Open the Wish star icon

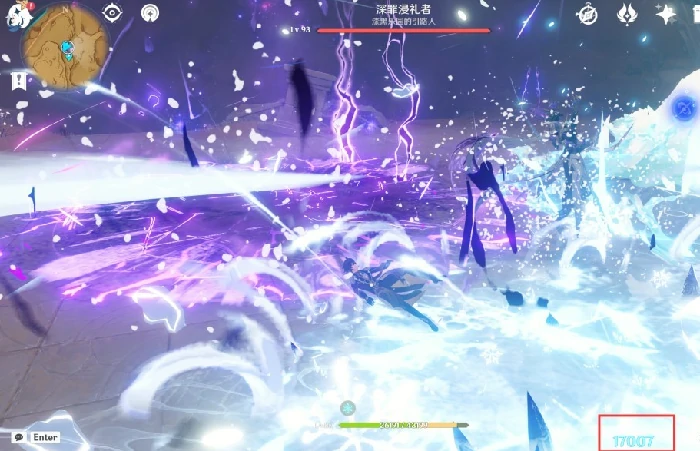point(665,14)
